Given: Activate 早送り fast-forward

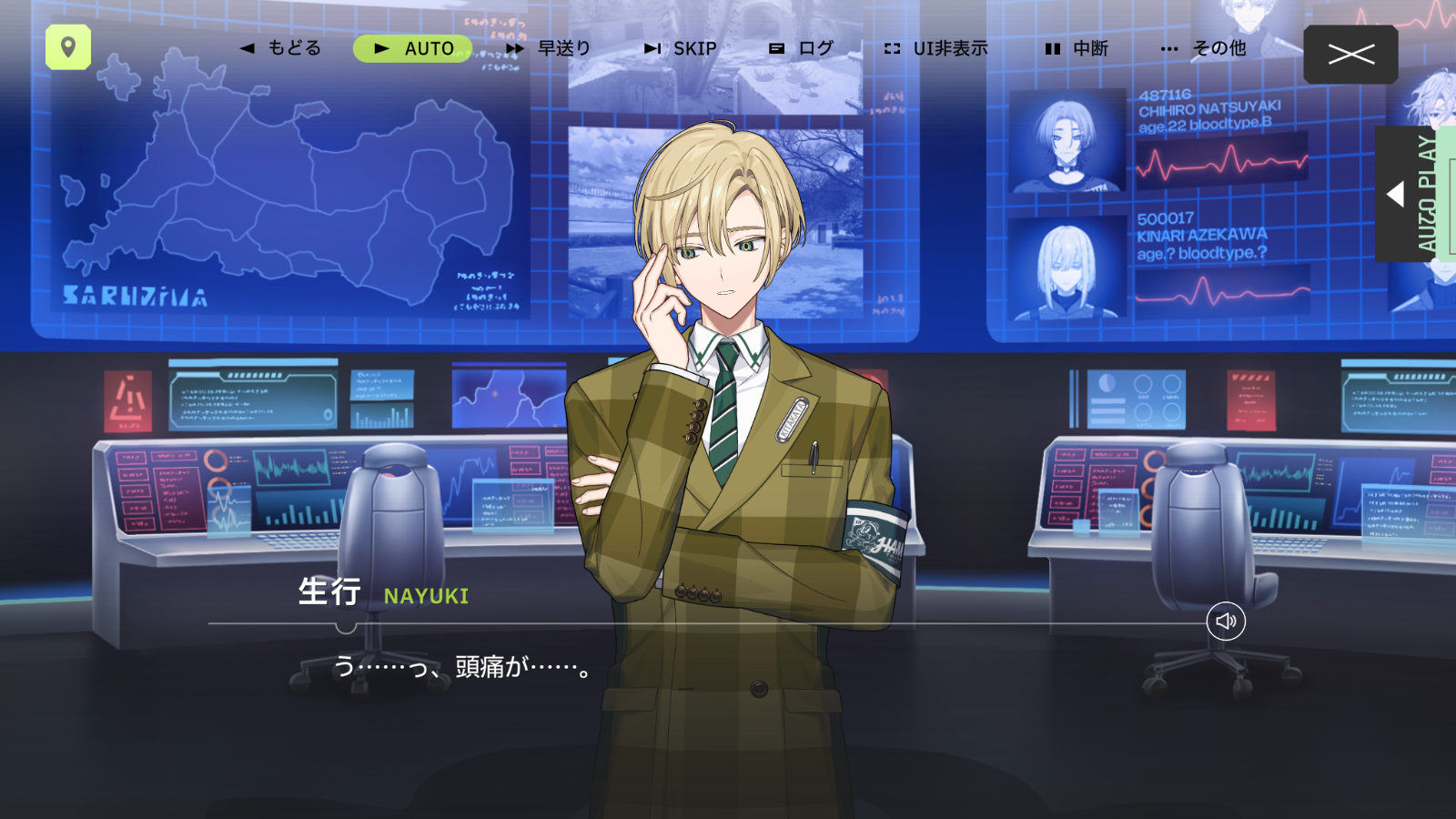Looking at the screenshot, I should click(x=549, y=48).
